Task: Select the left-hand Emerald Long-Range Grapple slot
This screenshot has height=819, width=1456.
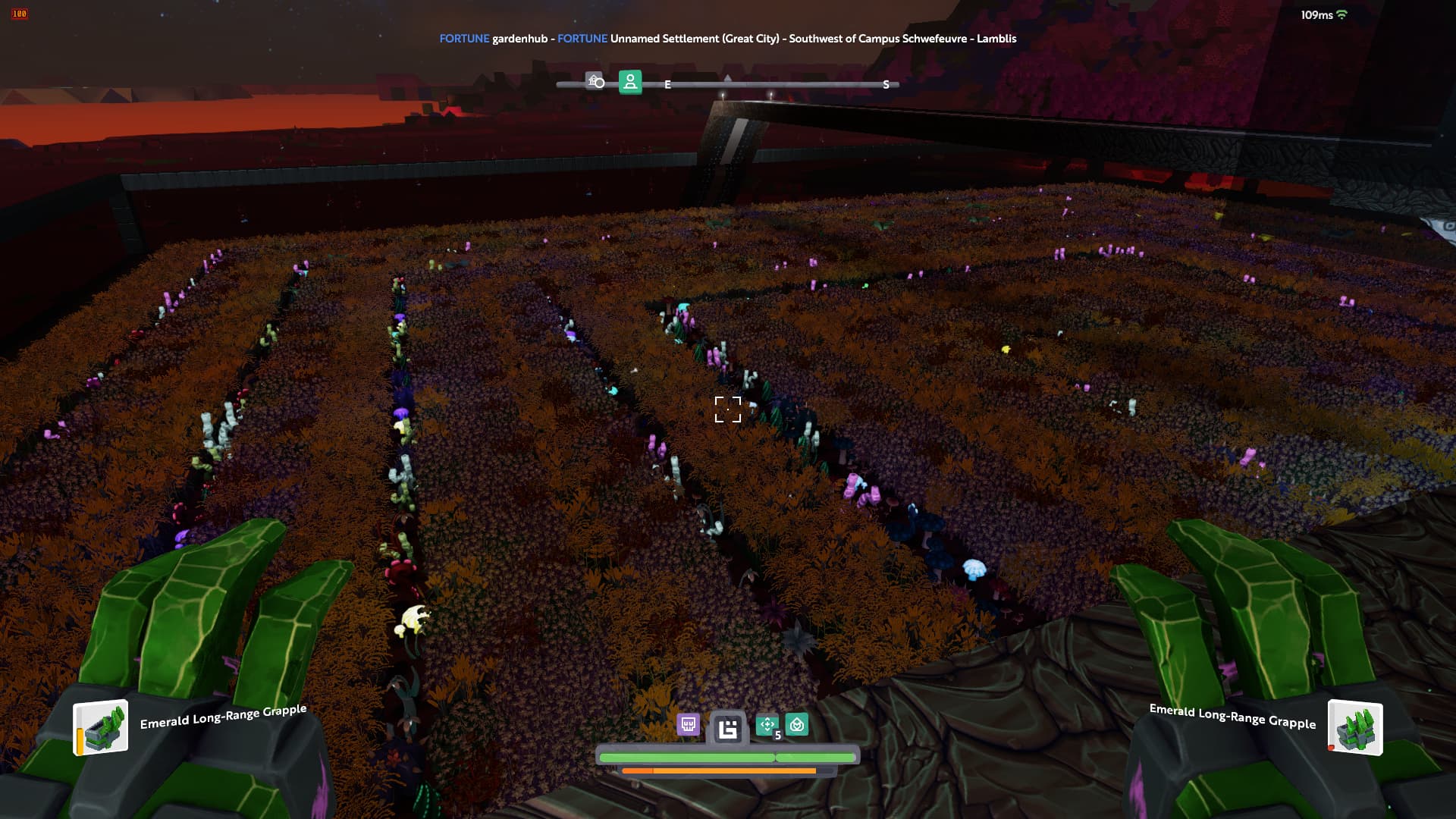Action: coord(101,727)
